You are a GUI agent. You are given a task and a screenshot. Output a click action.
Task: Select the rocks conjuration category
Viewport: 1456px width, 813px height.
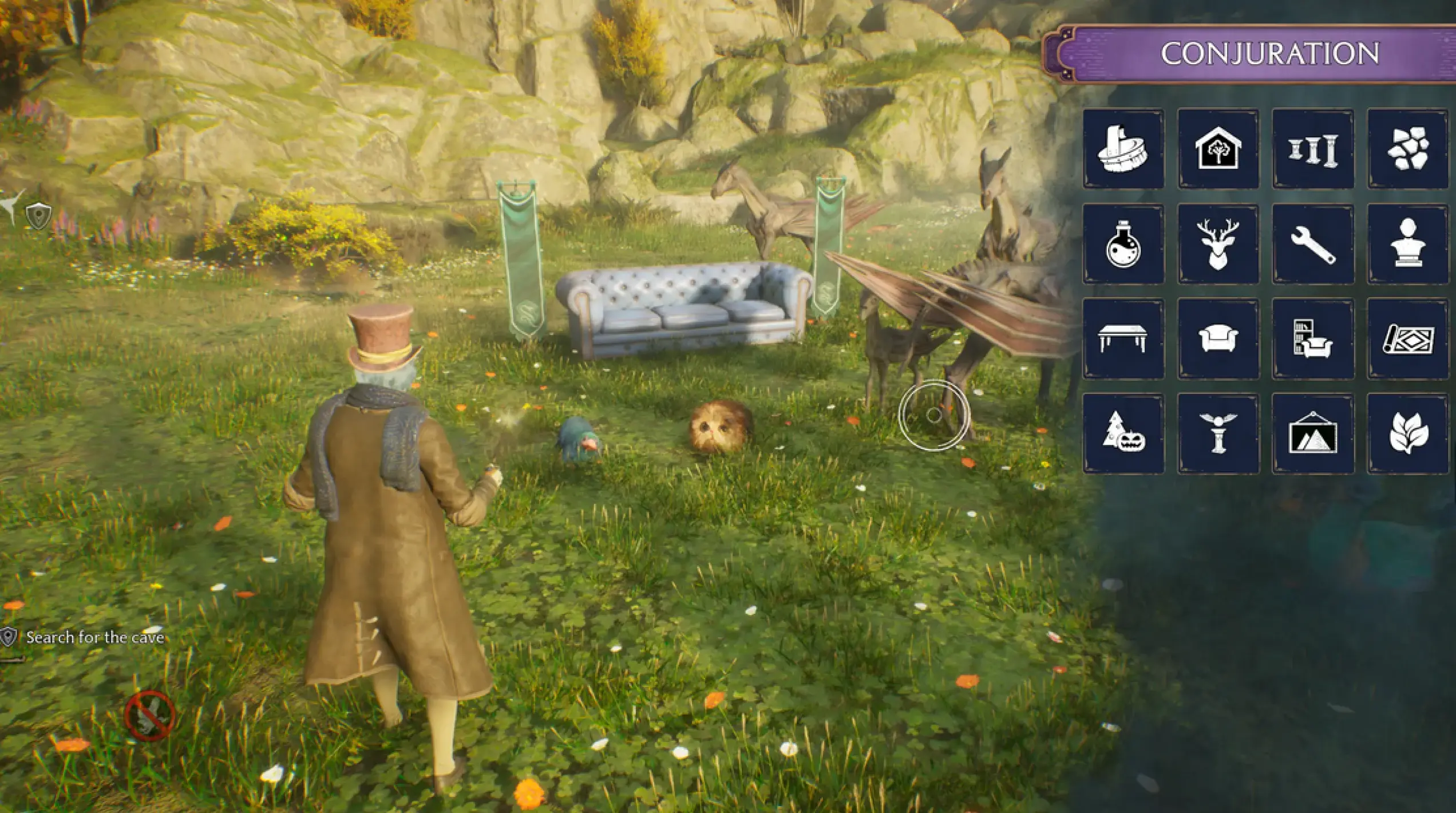tap(1408, 149)
